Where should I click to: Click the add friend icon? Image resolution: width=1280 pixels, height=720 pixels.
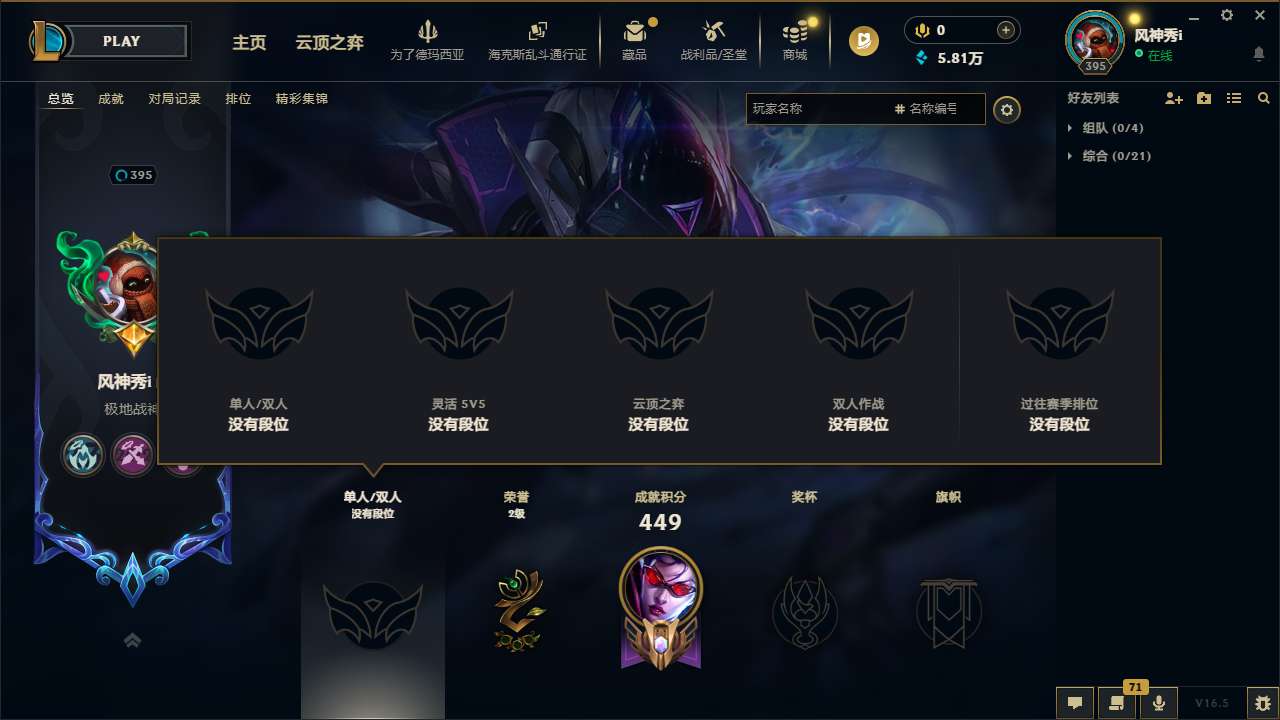pos(1172,98)
